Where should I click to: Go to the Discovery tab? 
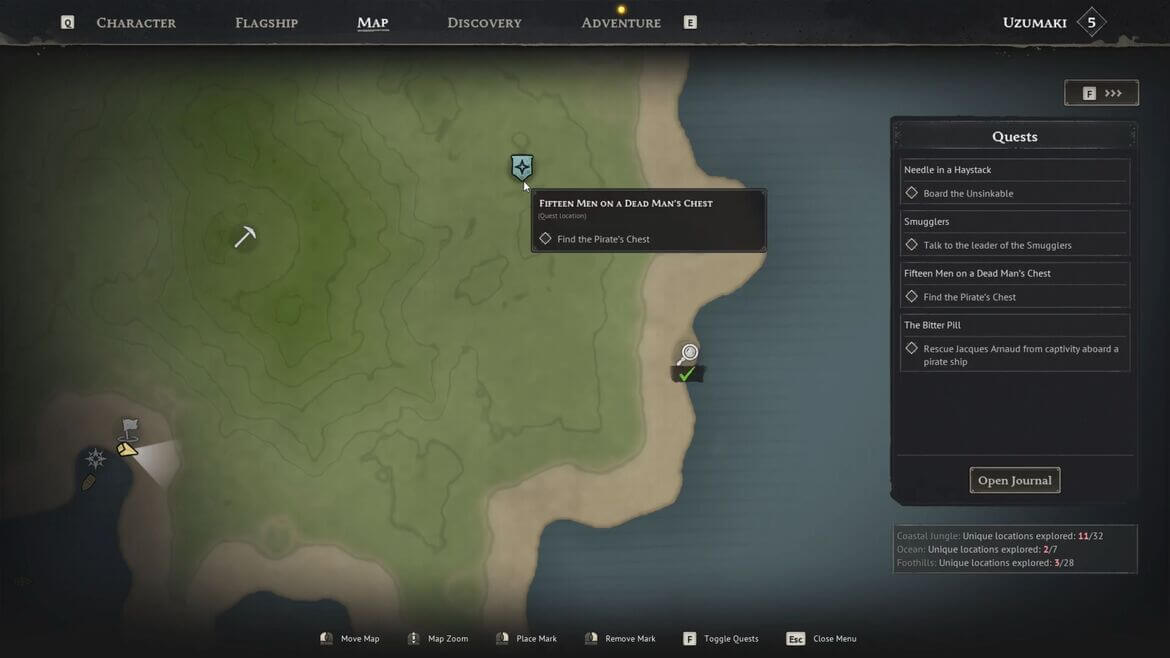[484, 23]
